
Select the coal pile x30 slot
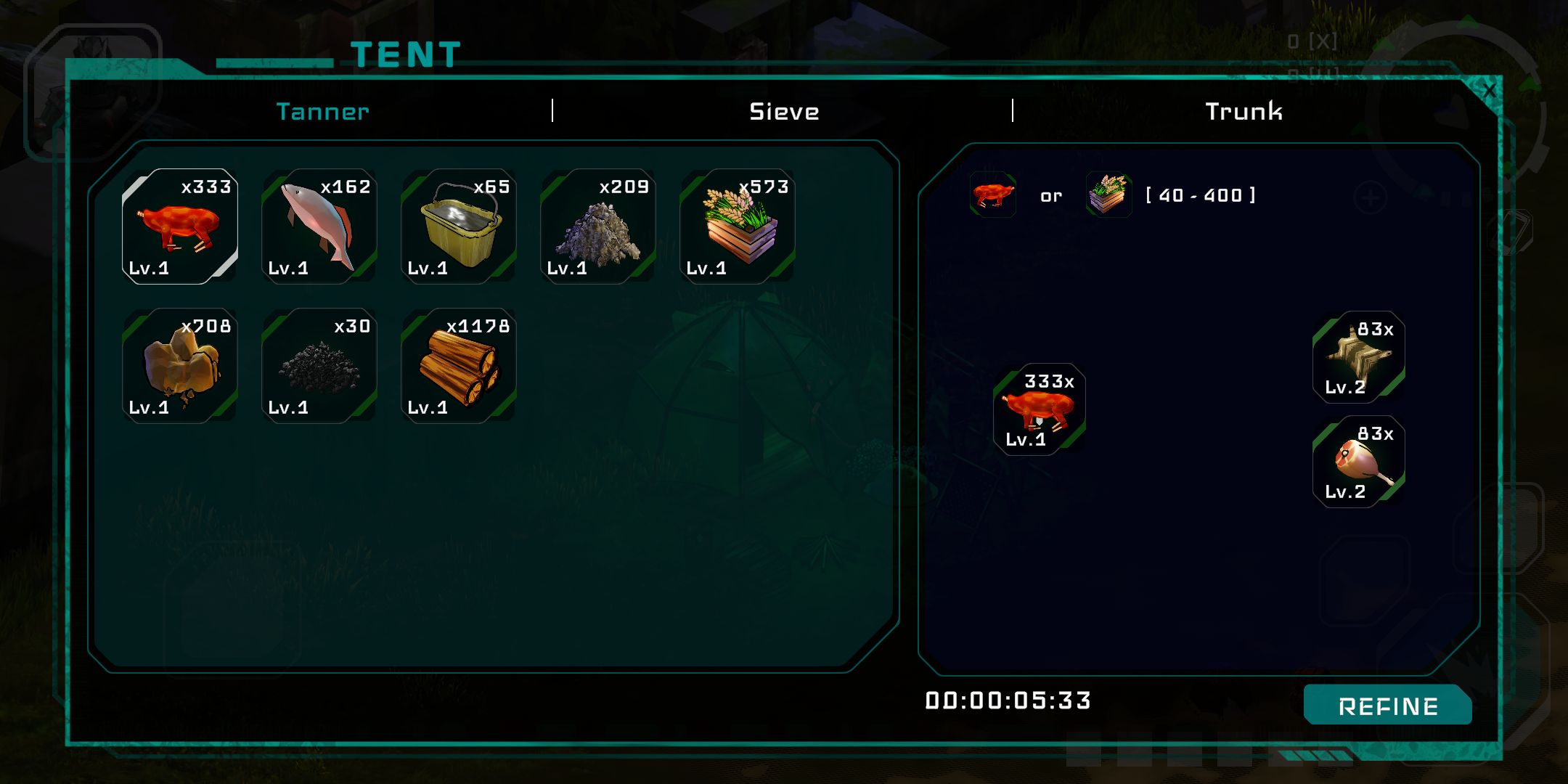pyautogui.click(x=319, y=366)
